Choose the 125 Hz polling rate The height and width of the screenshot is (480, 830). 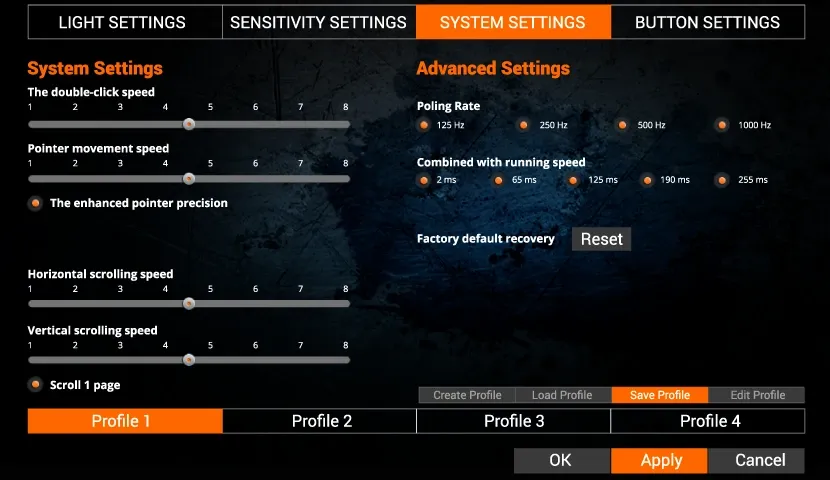[x=424, y=125]
